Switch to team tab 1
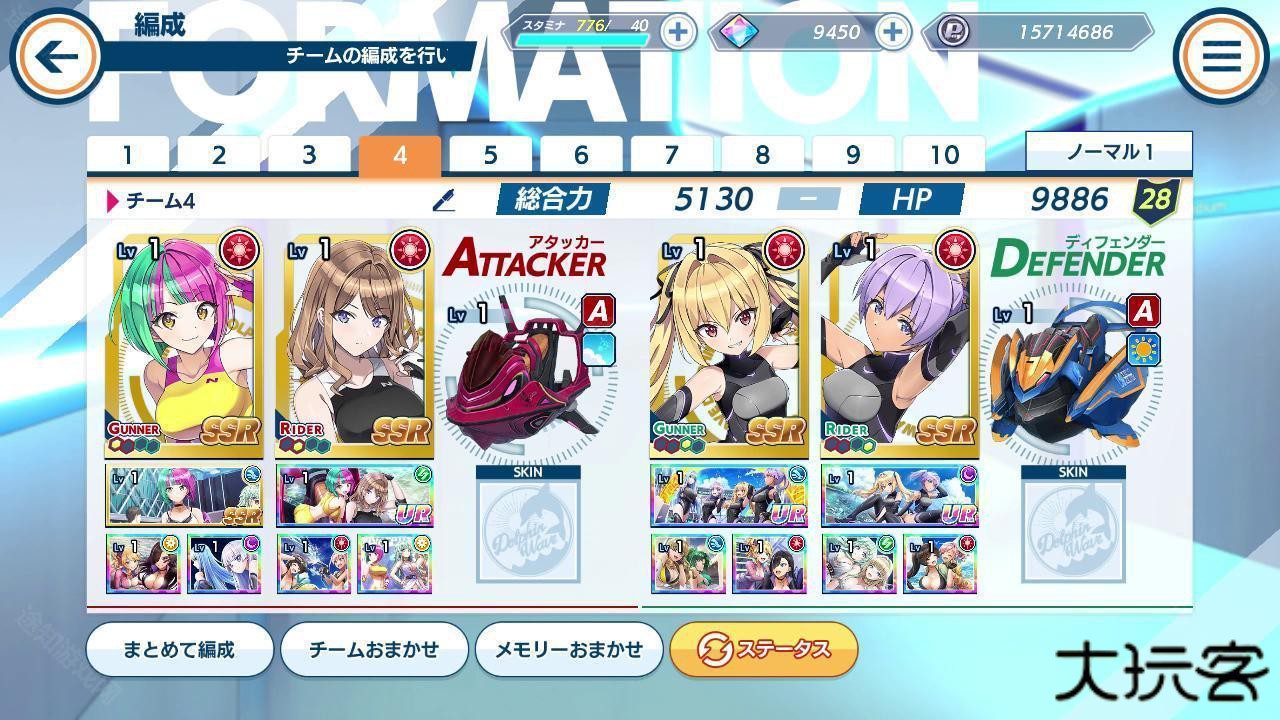 [128, 155]
